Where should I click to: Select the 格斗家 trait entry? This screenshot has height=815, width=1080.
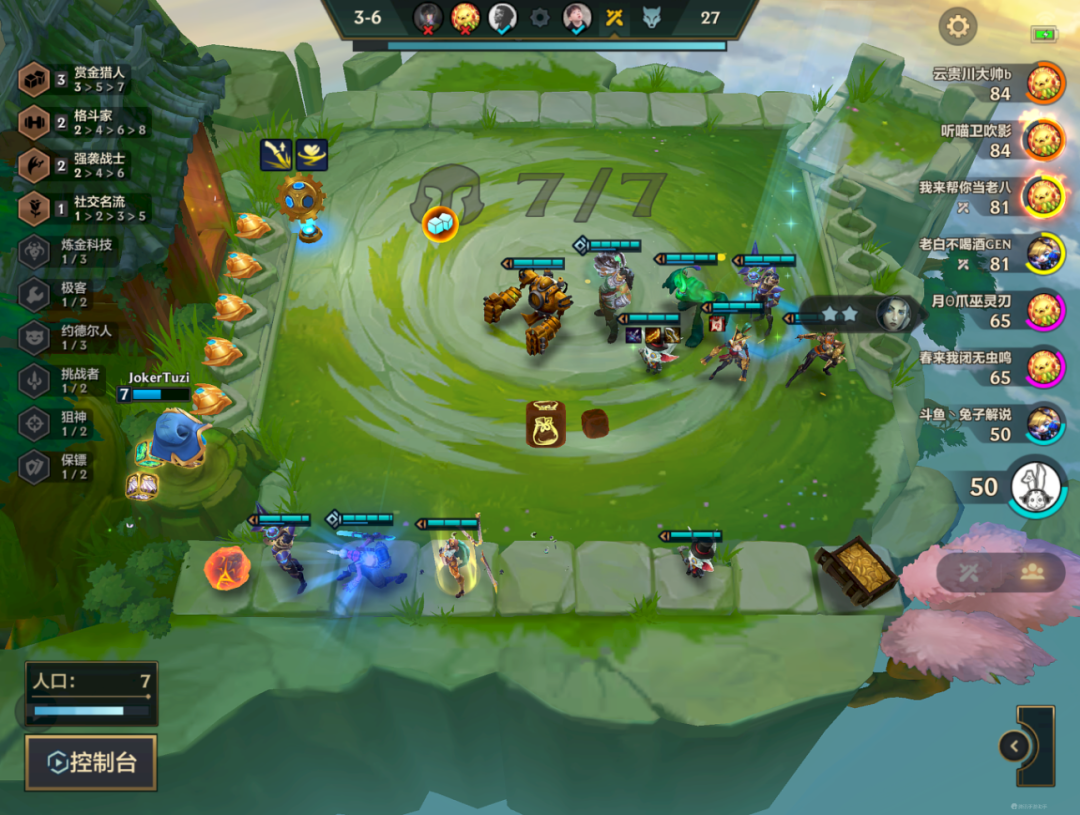[x=85, y=122]
